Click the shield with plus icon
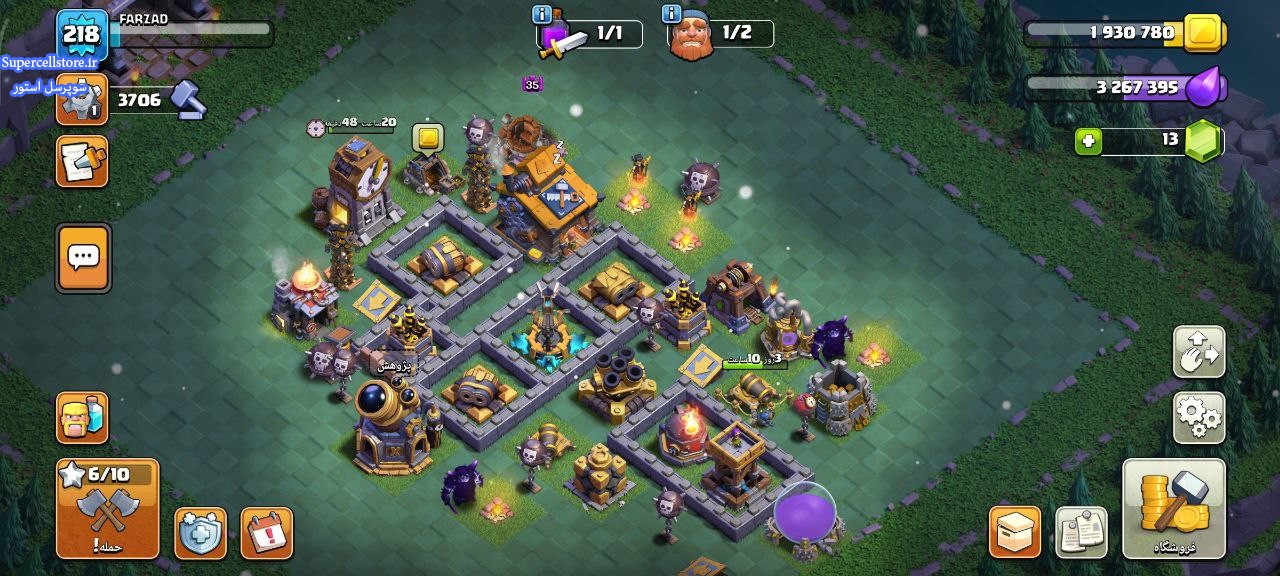Viewport: 1280px width, 576px height. pyautogui.click(x=200, y=533)
